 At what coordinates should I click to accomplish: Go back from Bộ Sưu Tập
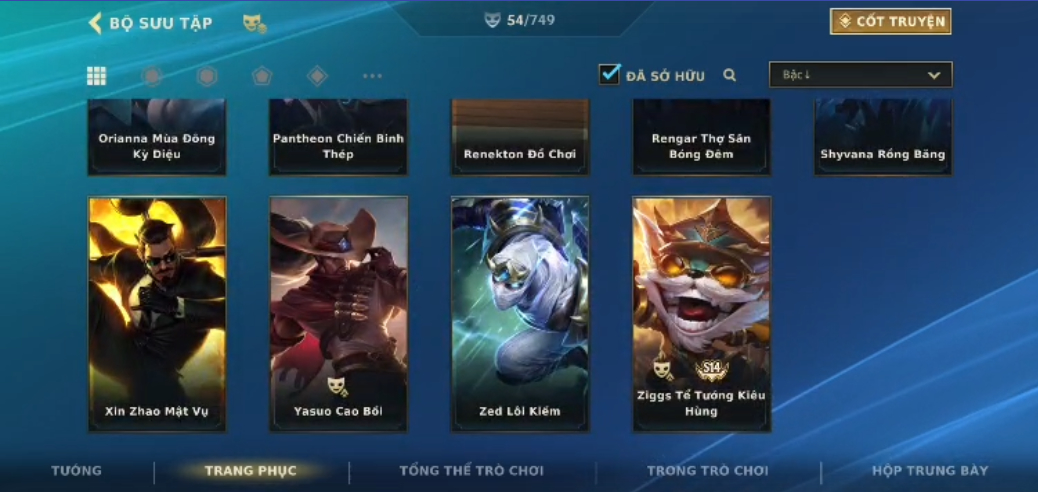(96, 23)
